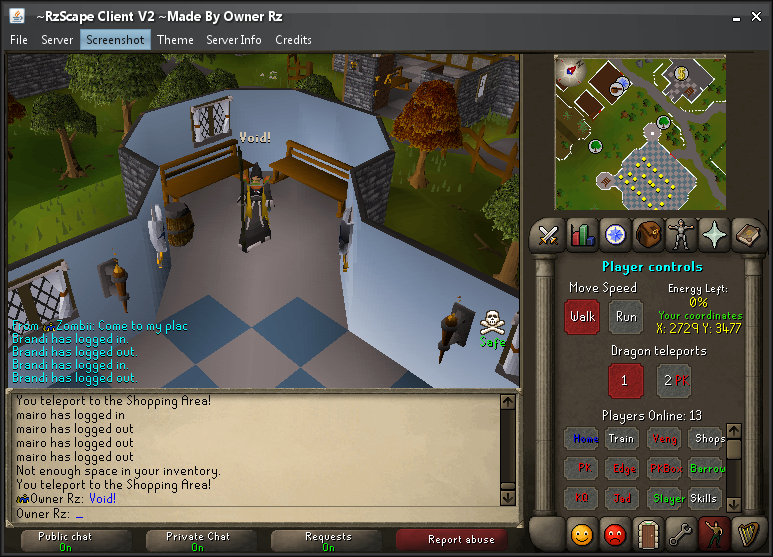The image size is (773, 557).
Task: Open the Server menu
Action: [57, 40]
